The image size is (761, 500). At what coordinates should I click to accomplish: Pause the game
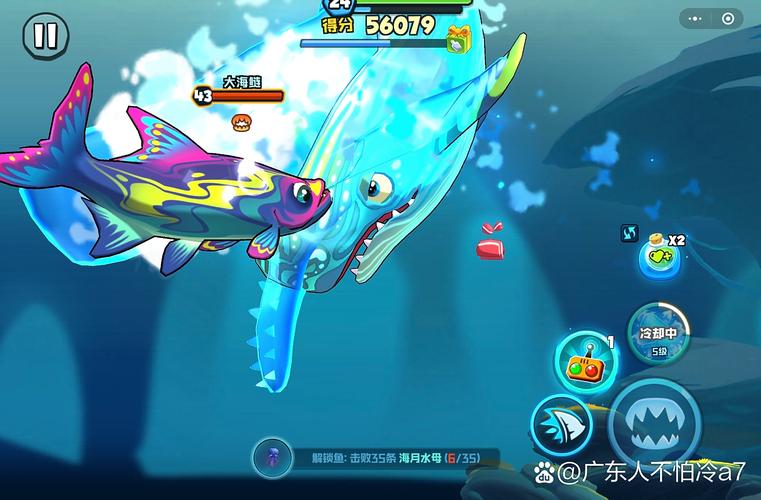click(x=45, y=36)
